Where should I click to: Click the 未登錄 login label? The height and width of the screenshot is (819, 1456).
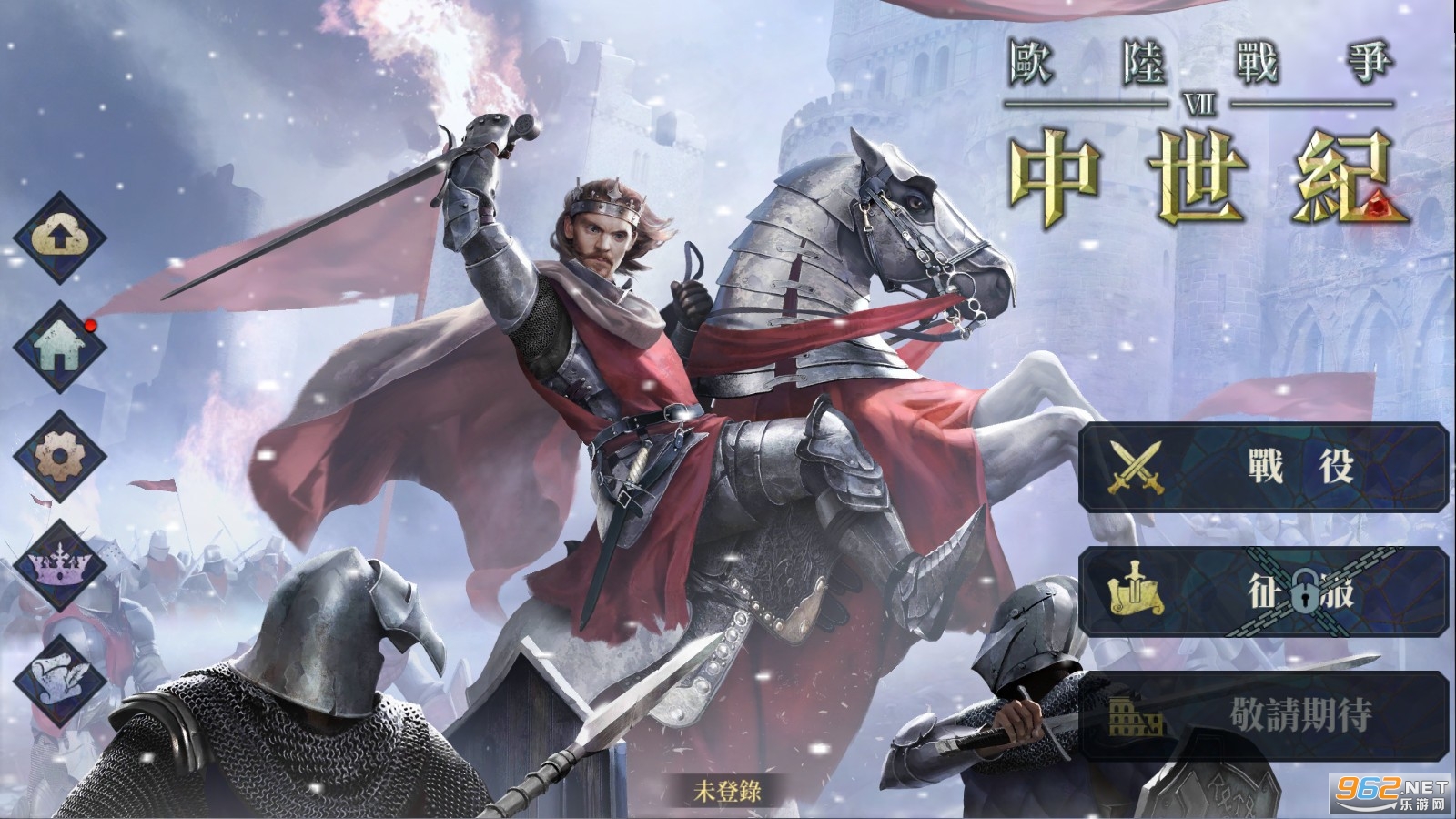[728, 794]
